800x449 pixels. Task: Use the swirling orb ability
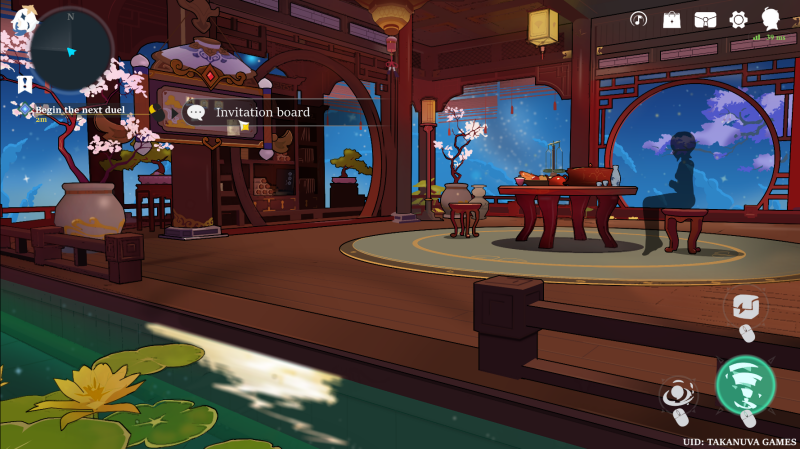coord(677,395)
